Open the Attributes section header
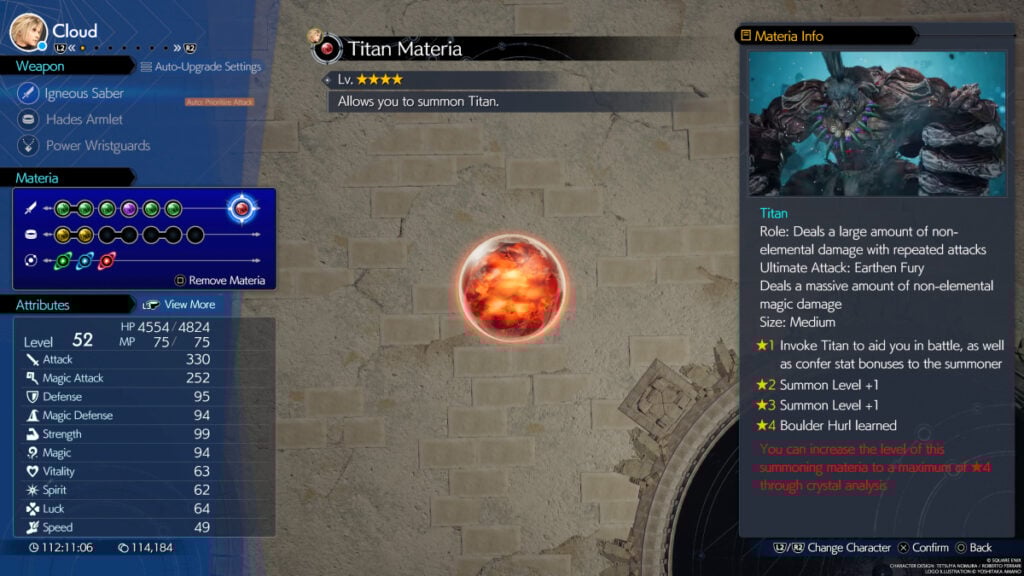The height and width of the screenshot is (576, 1024). click(42, 304)
